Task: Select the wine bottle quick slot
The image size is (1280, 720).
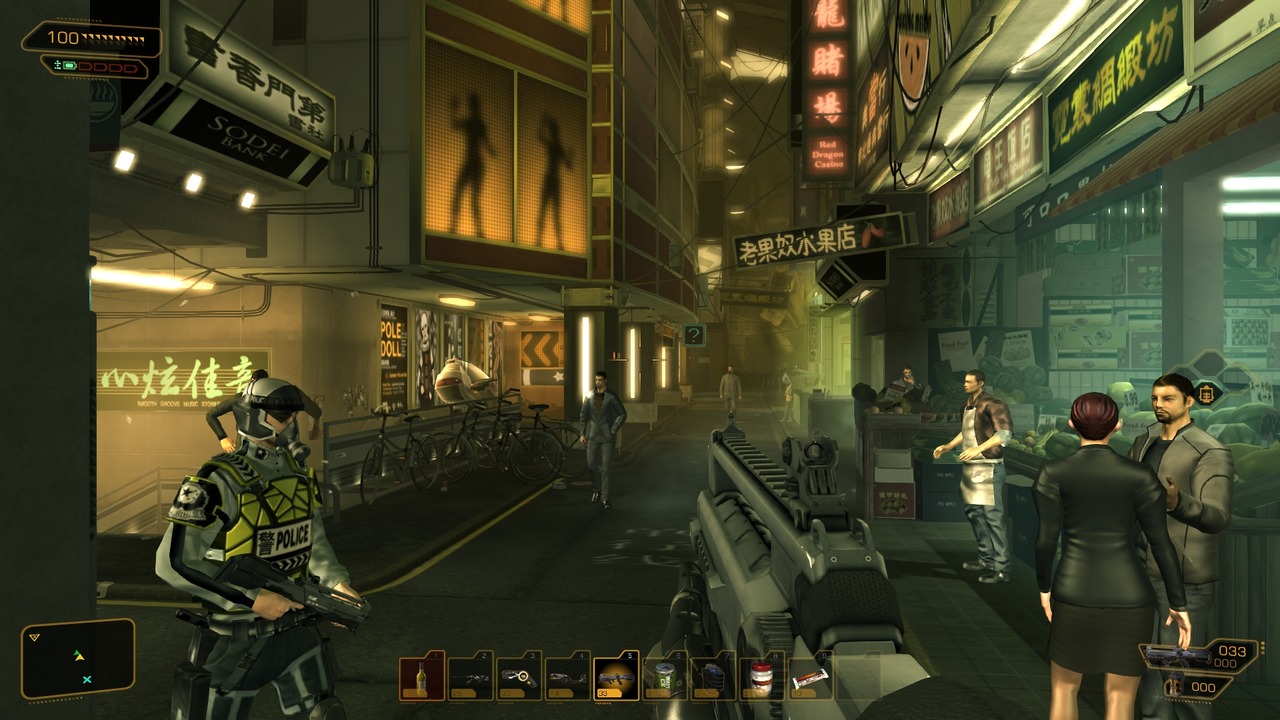Action: pyautogui.click(x=421, y=677)
